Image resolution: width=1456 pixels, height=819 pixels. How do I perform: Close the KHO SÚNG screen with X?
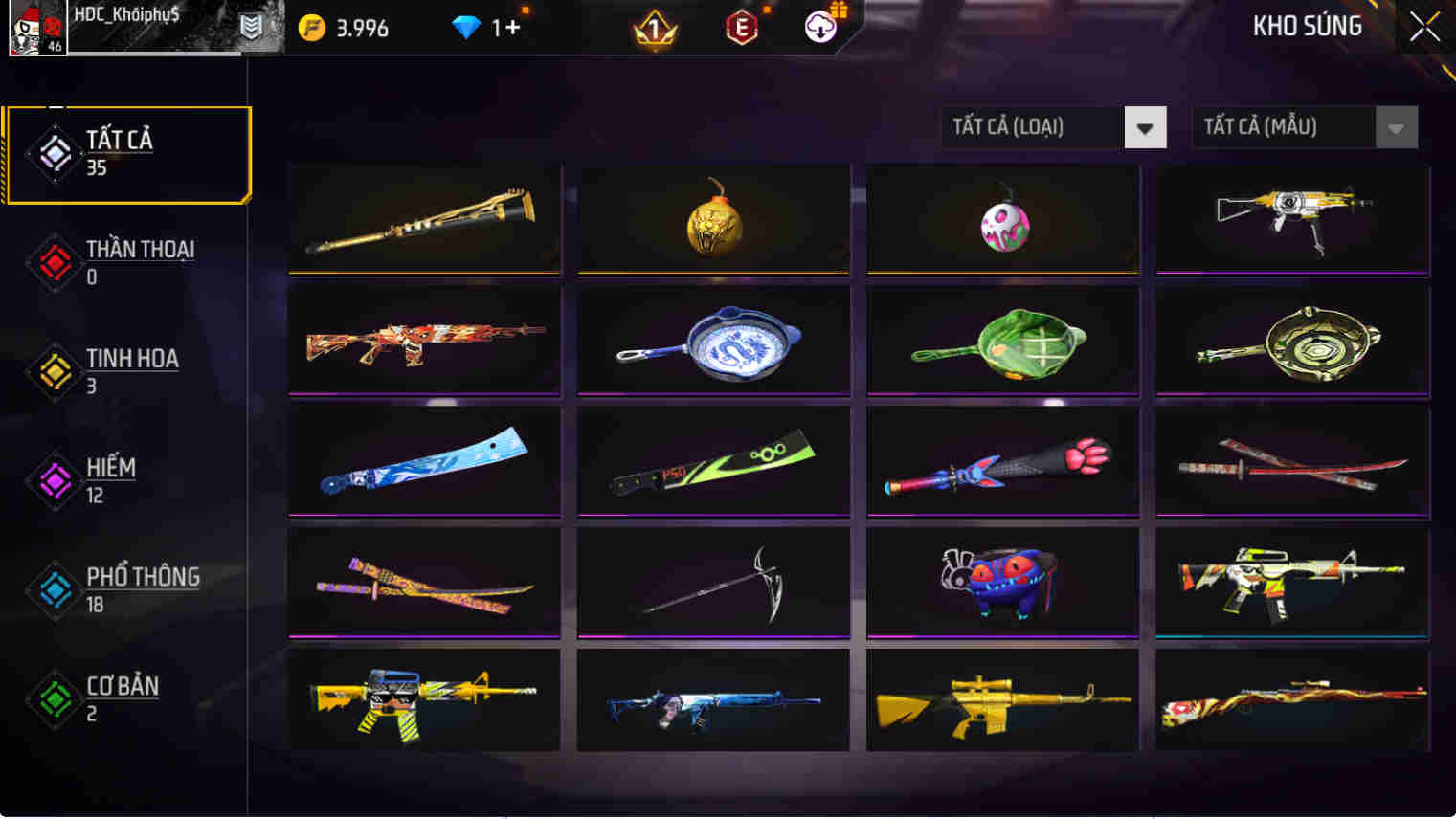pyautogui.click(x=1423, y=27)
